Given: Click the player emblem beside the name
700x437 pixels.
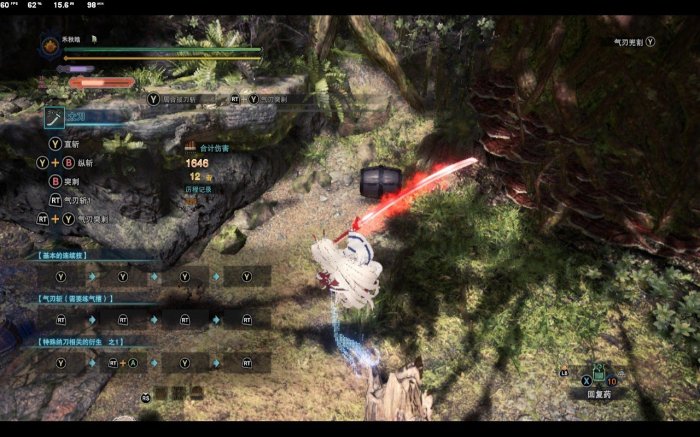Looking at the screenshot, I should pos(50,45).
